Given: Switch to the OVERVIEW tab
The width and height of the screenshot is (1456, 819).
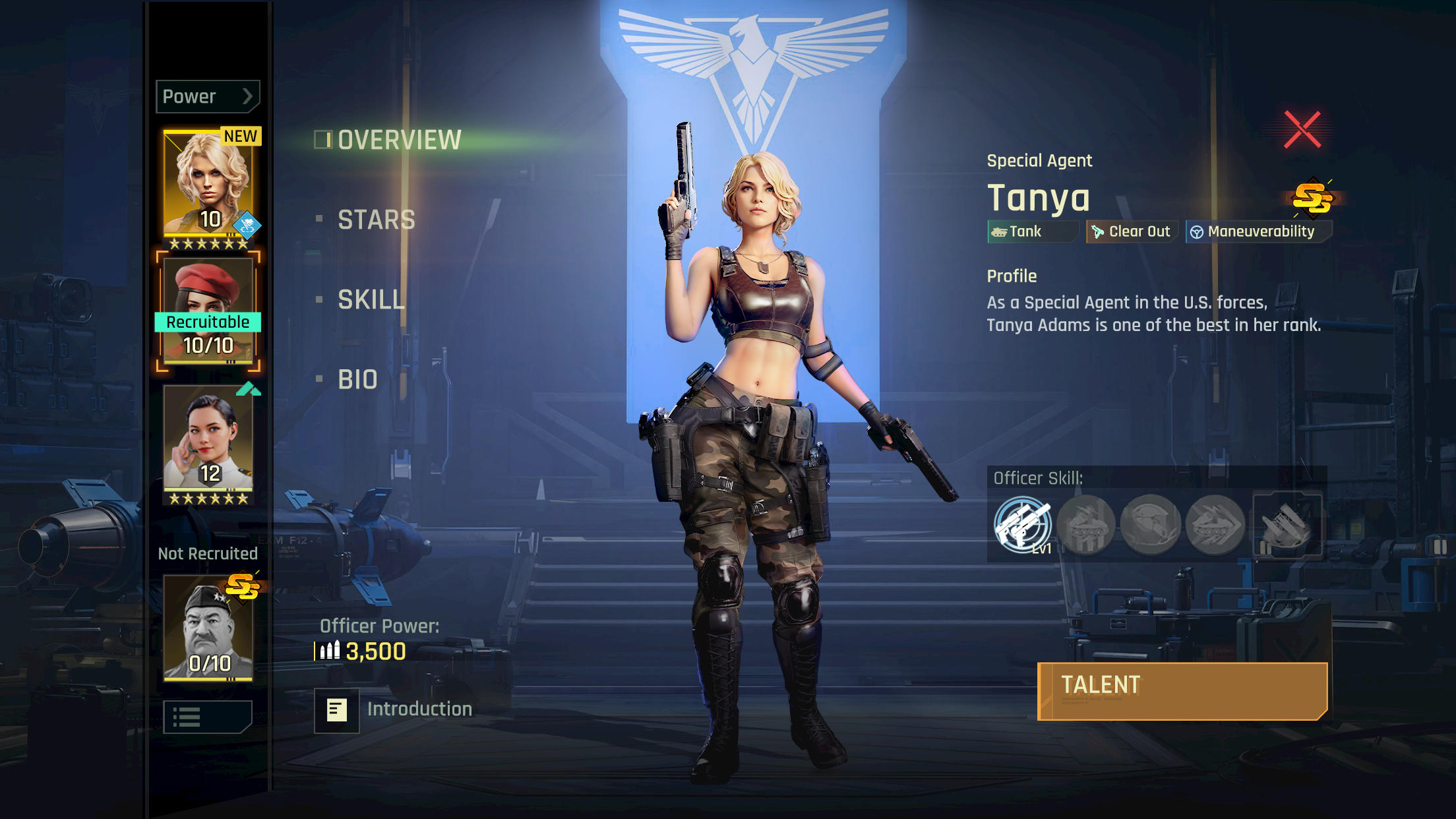Looking at the screenshot, I should [x=398, y=140].
